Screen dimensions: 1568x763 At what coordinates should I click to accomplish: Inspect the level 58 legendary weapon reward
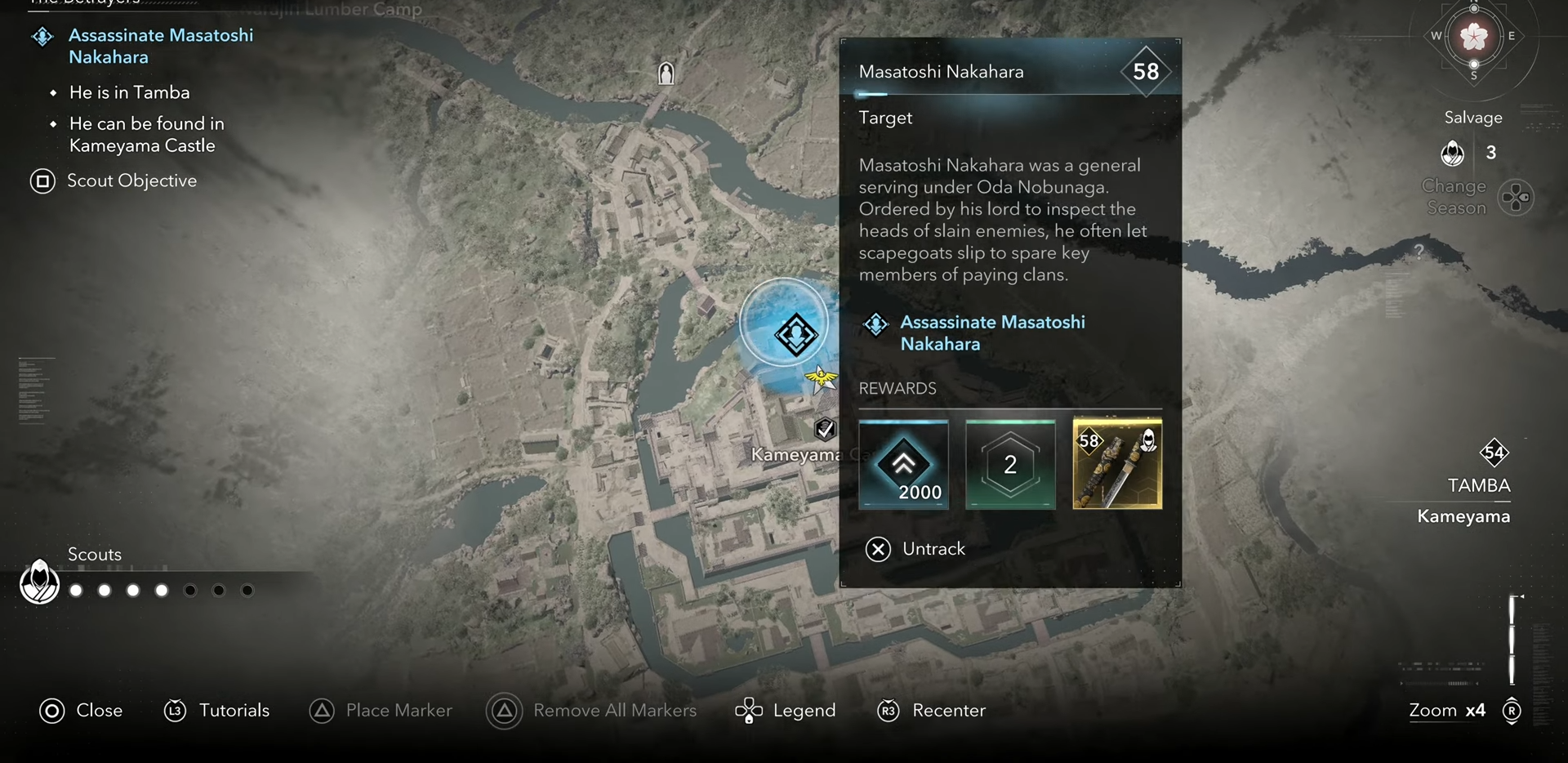(x=1116, y=465)
